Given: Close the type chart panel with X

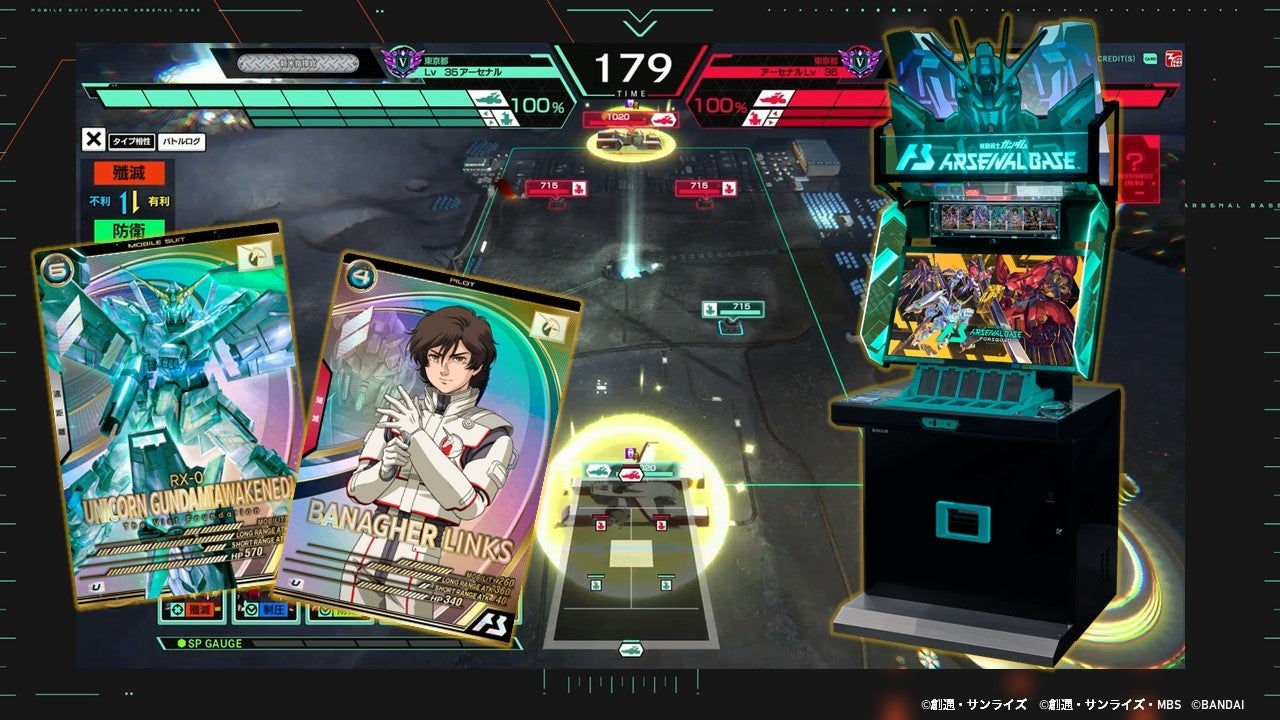Looking at the screenshot, I should coord(93,141).
